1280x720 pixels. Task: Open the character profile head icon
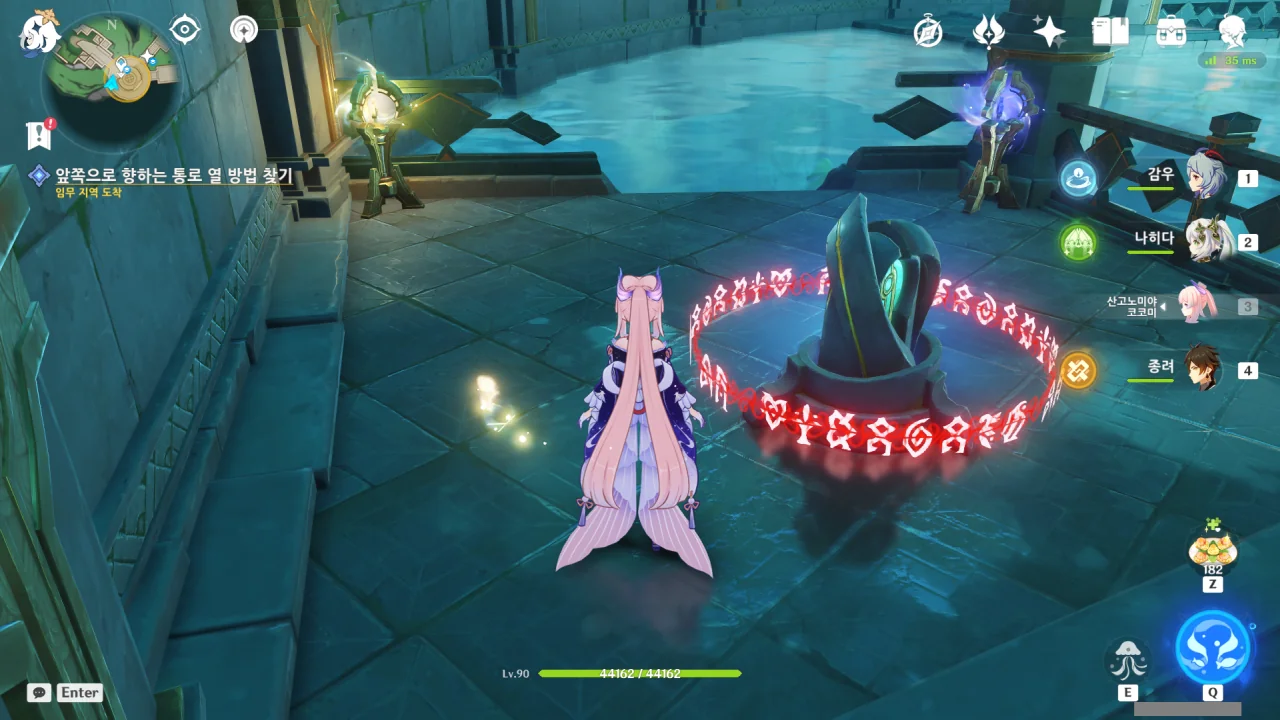1232,33
